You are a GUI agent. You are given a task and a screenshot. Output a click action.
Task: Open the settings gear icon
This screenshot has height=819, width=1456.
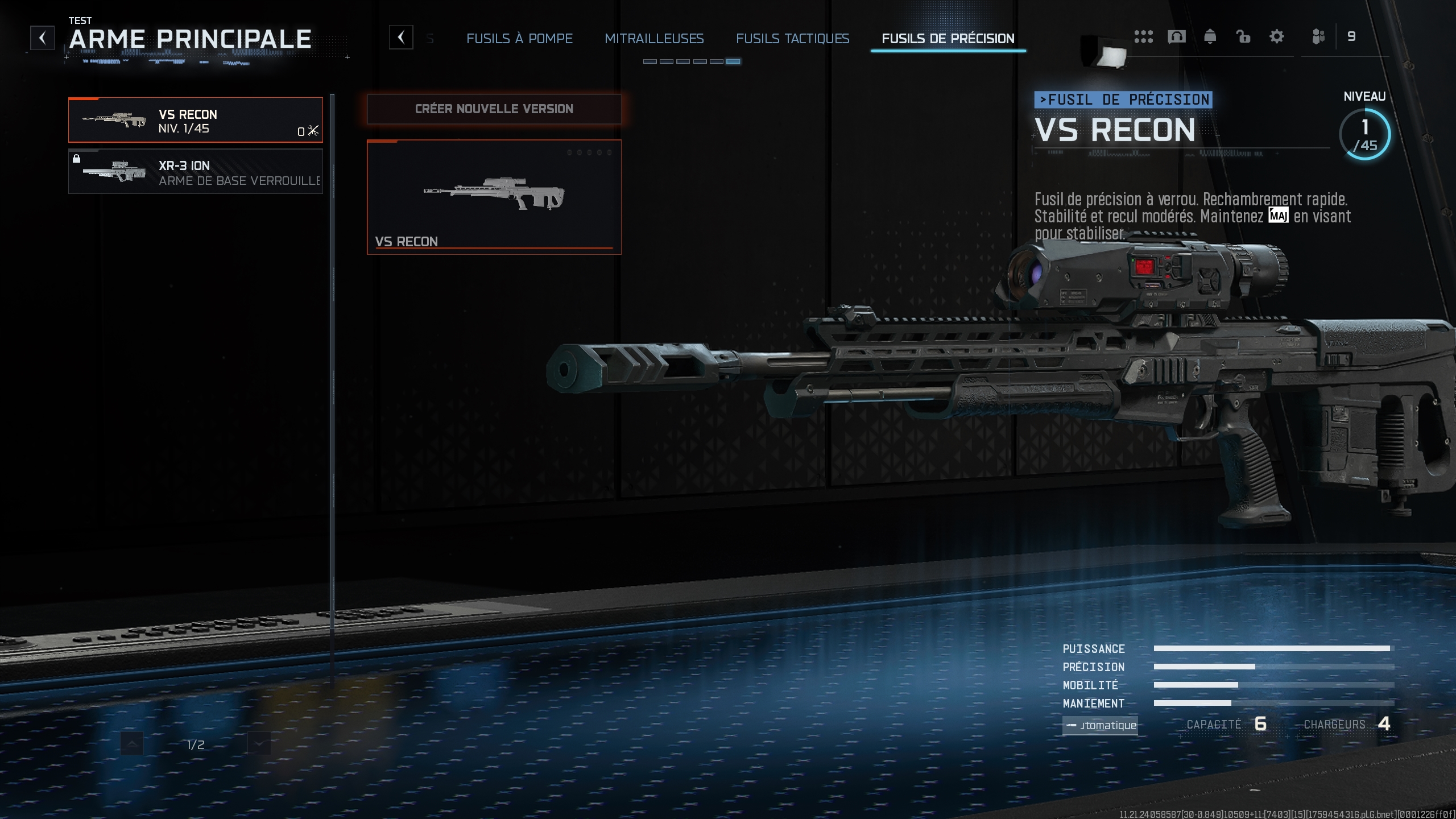1277,36
